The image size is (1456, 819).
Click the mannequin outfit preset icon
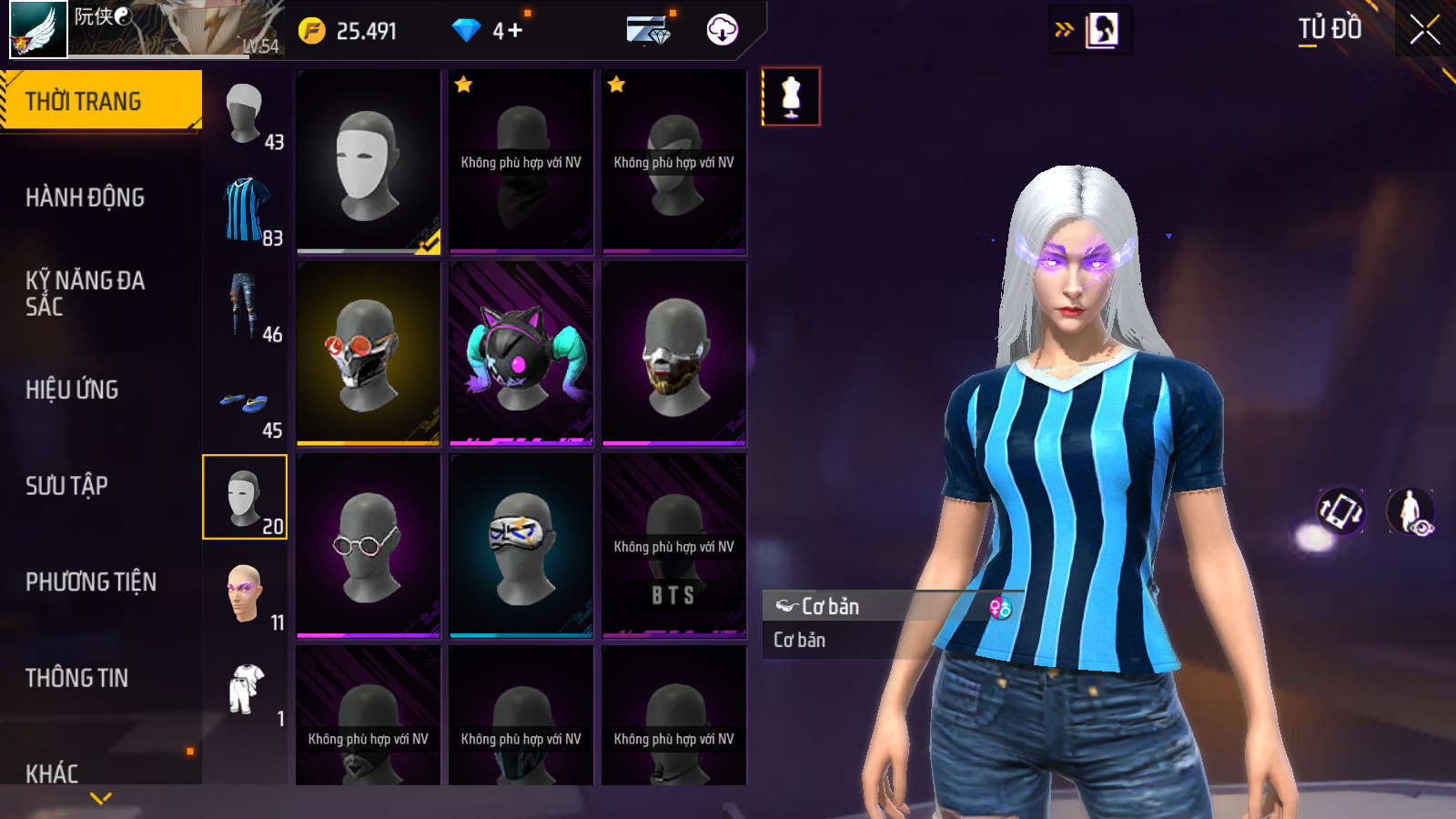[x=791, y=96]
